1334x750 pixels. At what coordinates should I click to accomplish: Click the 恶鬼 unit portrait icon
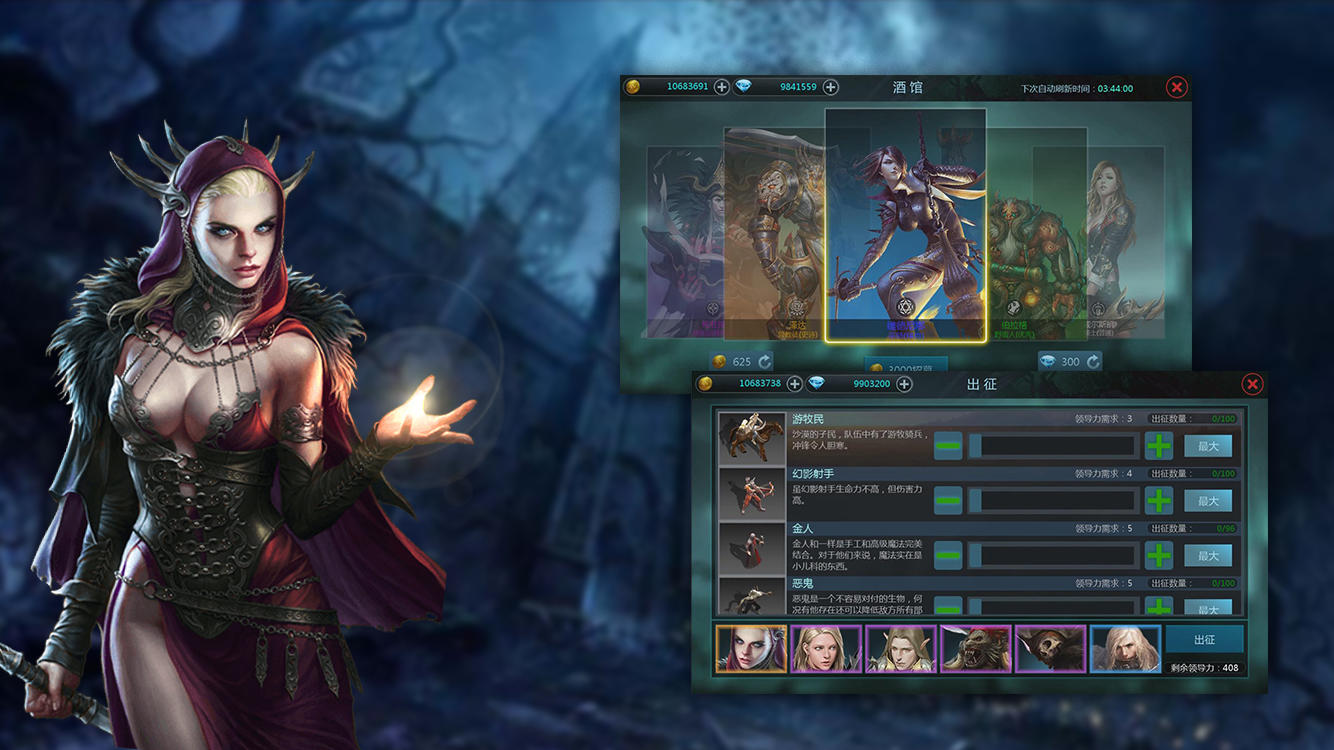(x=750, y=600)
